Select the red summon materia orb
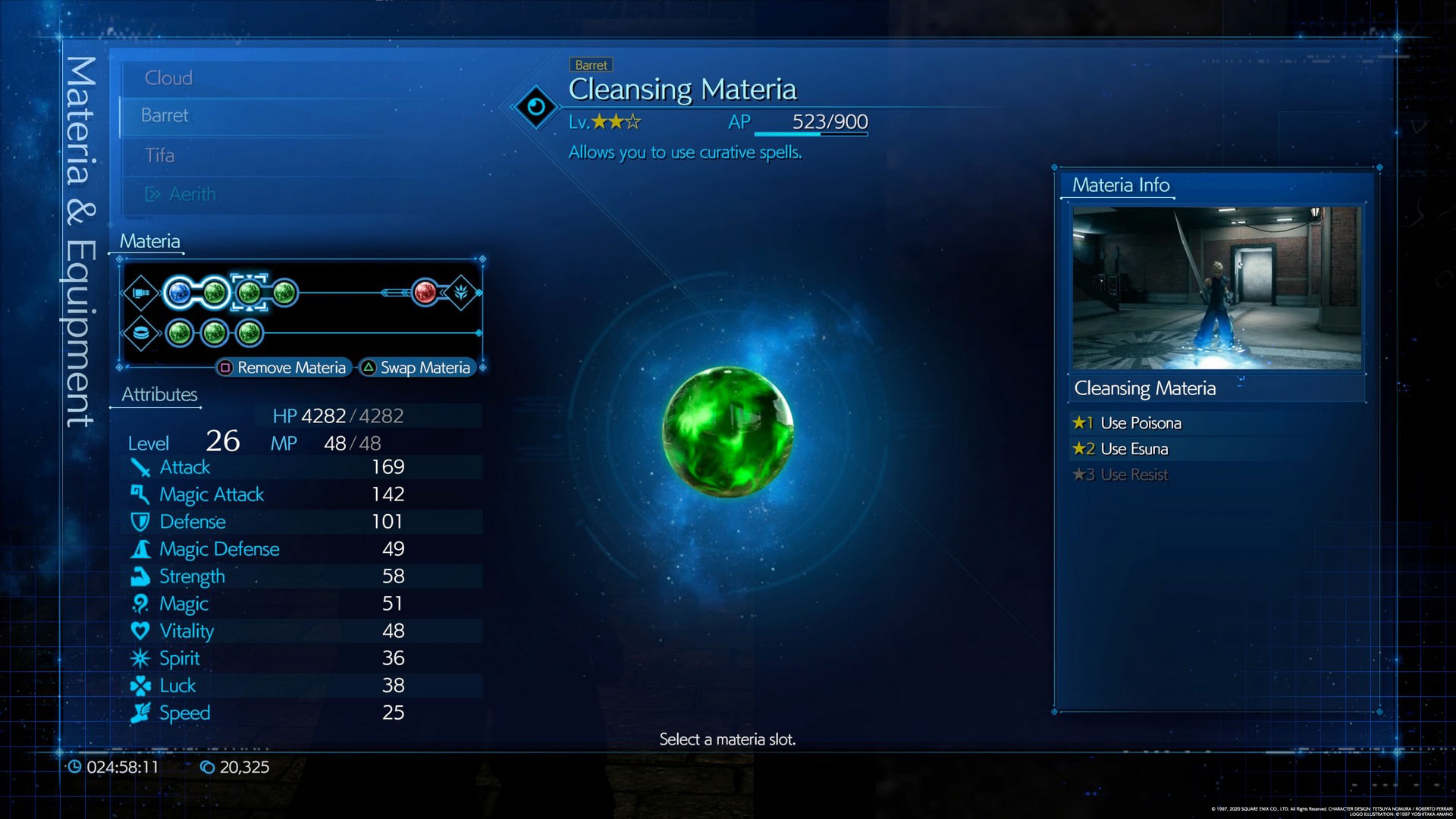This screenshot has width=1456, height=819. (x=425, y=292)
